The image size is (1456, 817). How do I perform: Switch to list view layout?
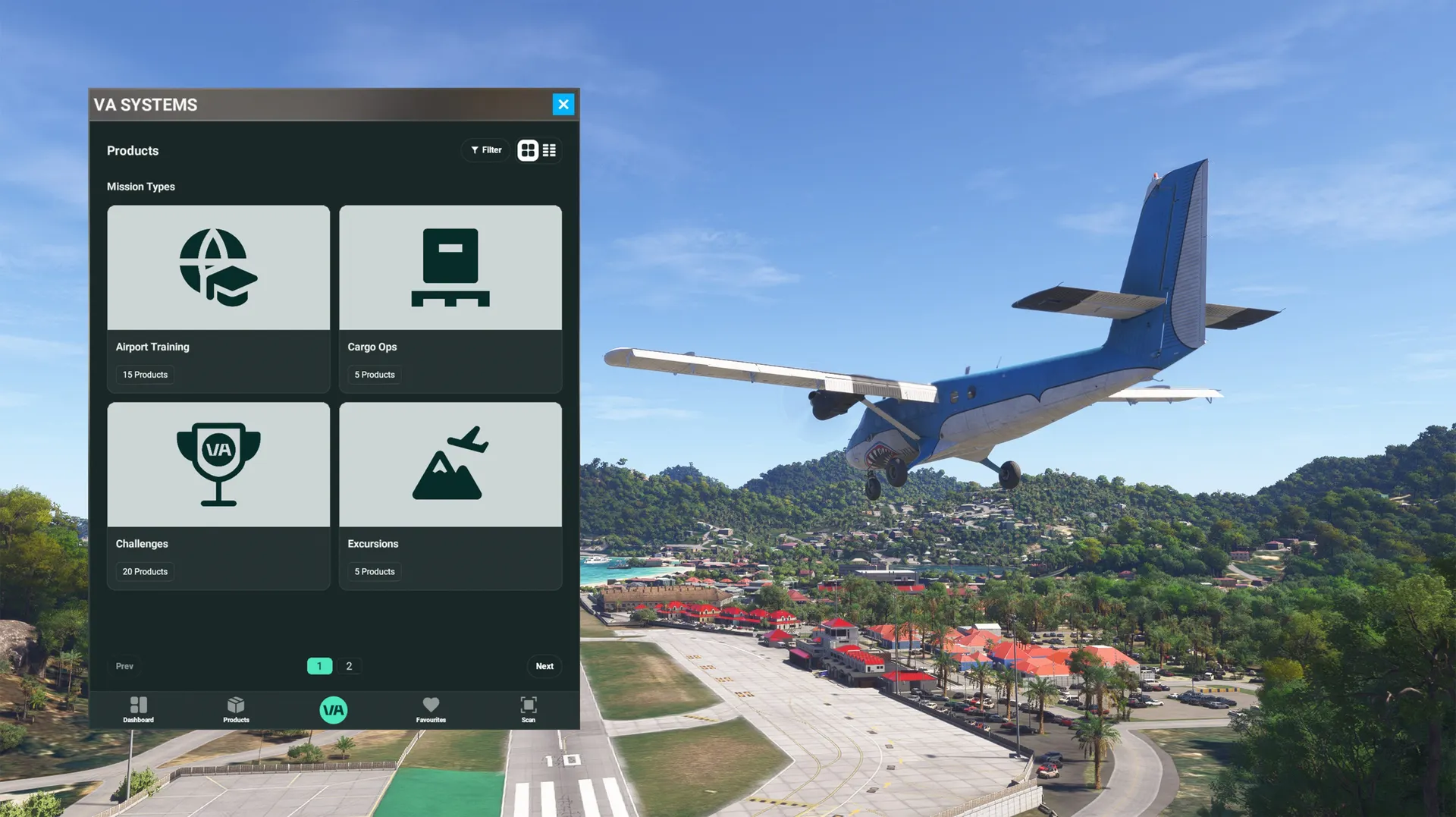click(549, 150)
